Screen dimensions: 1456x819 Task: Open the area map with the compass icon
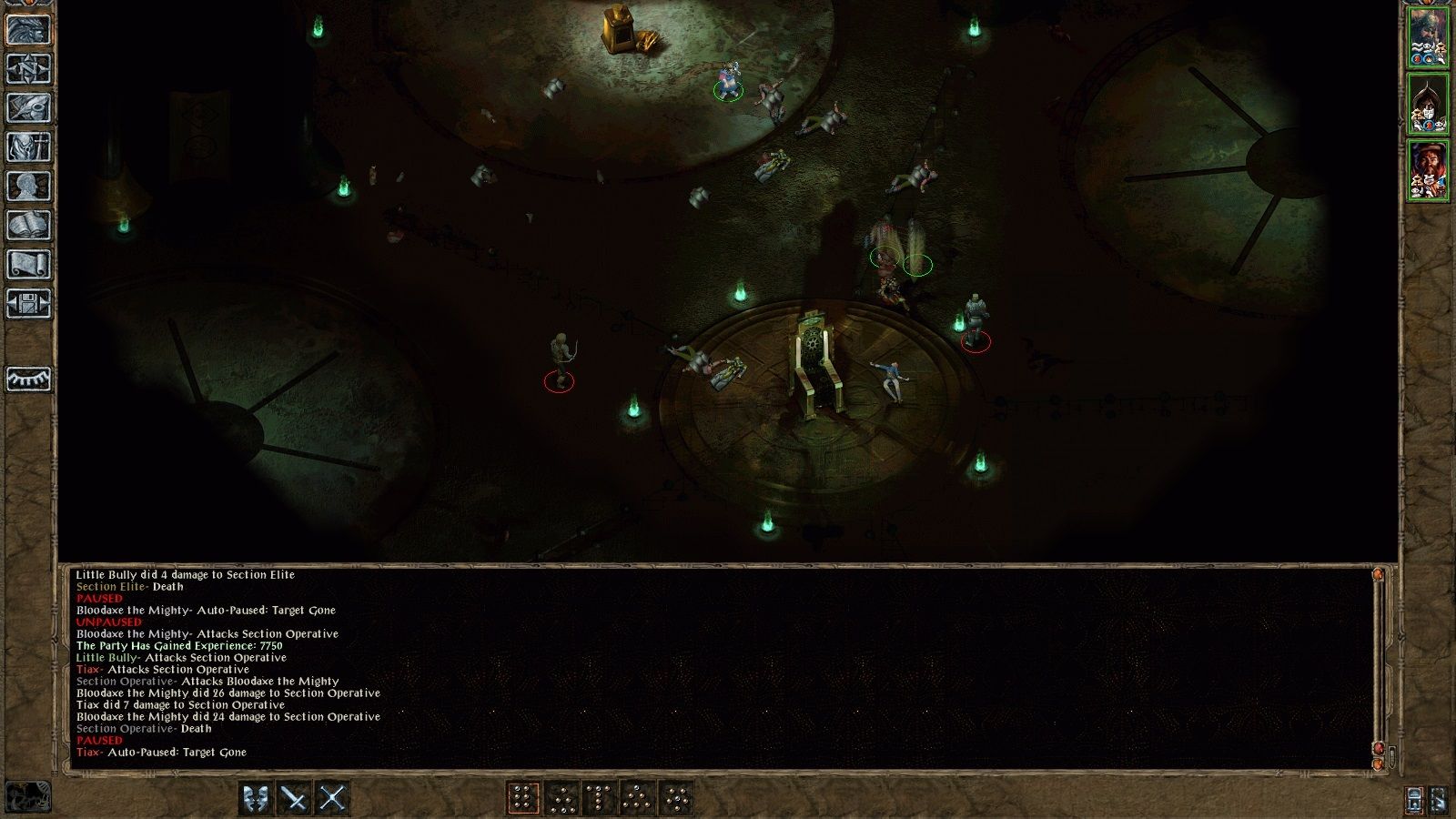coord(28,68)
